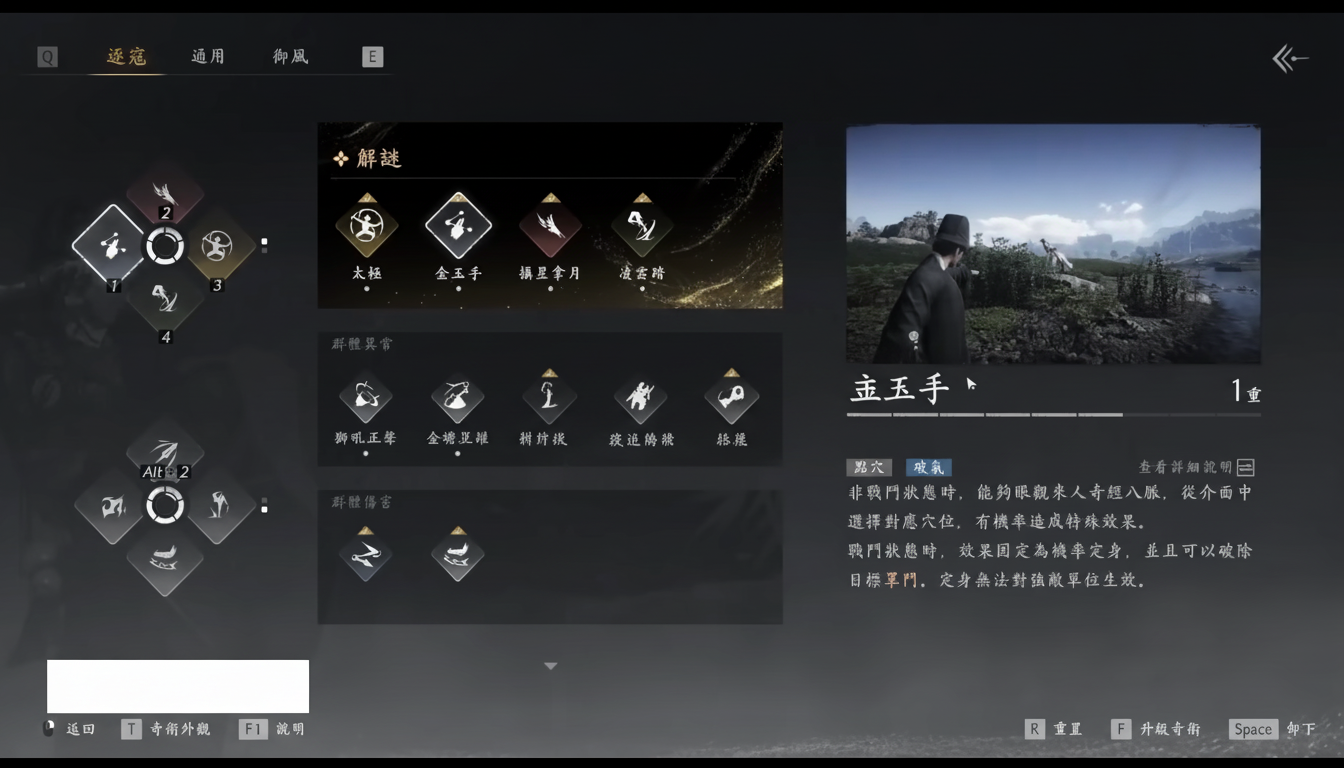Open 查看詳細說明 for detailed description
1344x768 pixels.
[x=1195, y=467]
